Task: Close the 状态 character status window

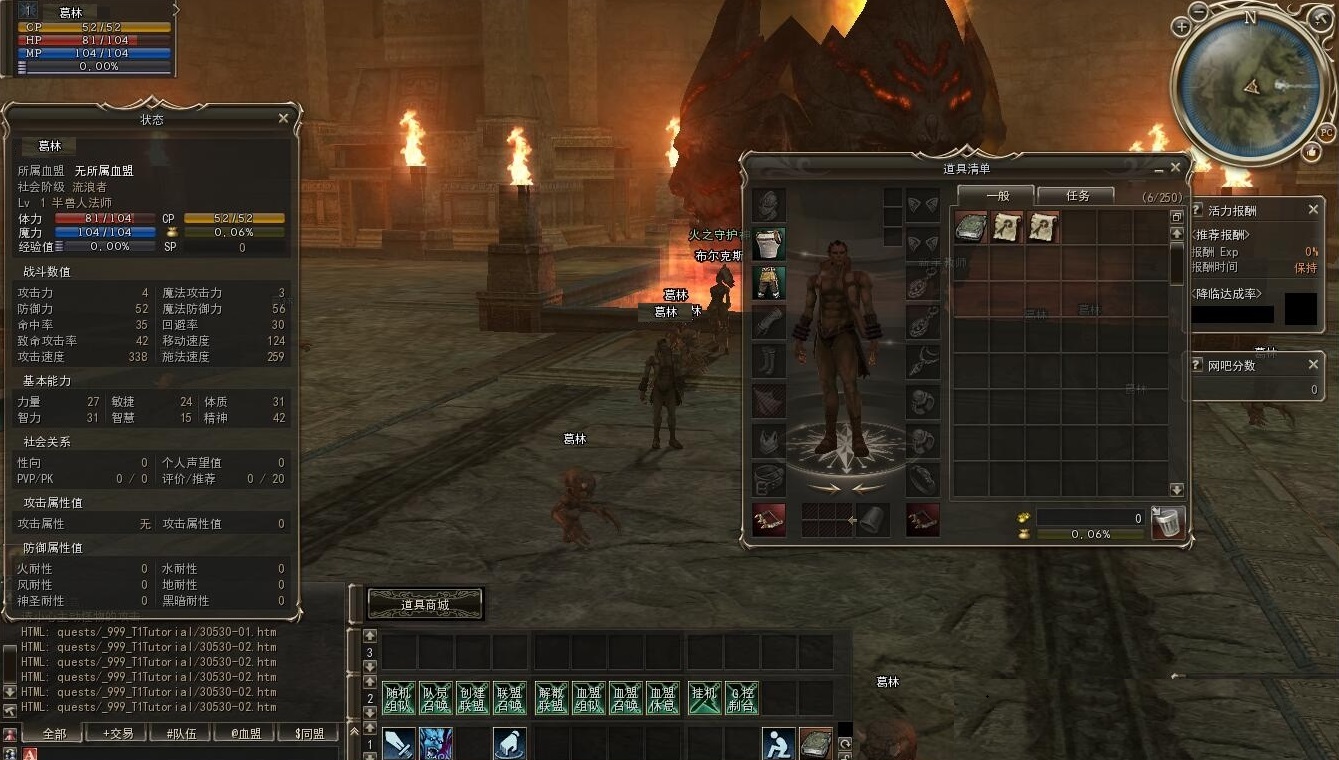Action: pyautogui.click(x=283, y=118)
